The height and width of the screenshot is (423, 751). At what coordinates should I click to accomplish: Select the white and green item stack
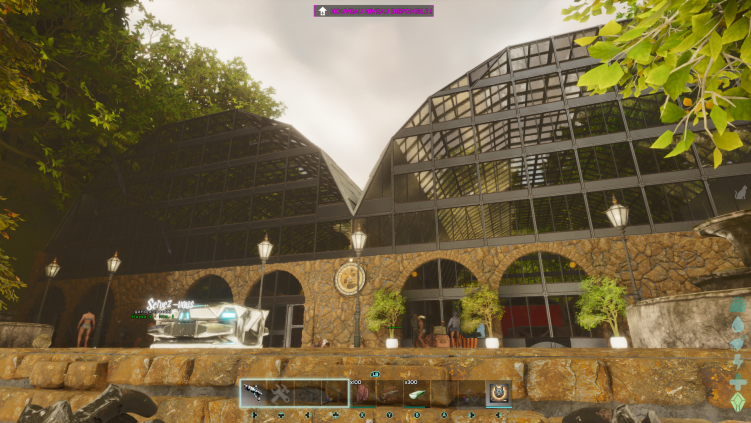pos(416,394)
